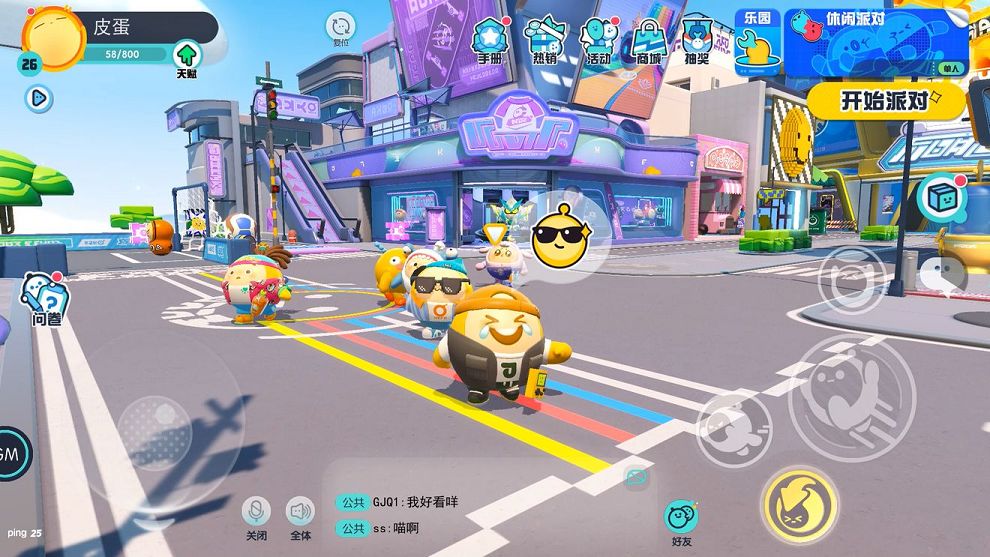The height and width of the screenshot is (557, 990).
Task: Open the 抽奖 lottery icon
Action: 697,39
